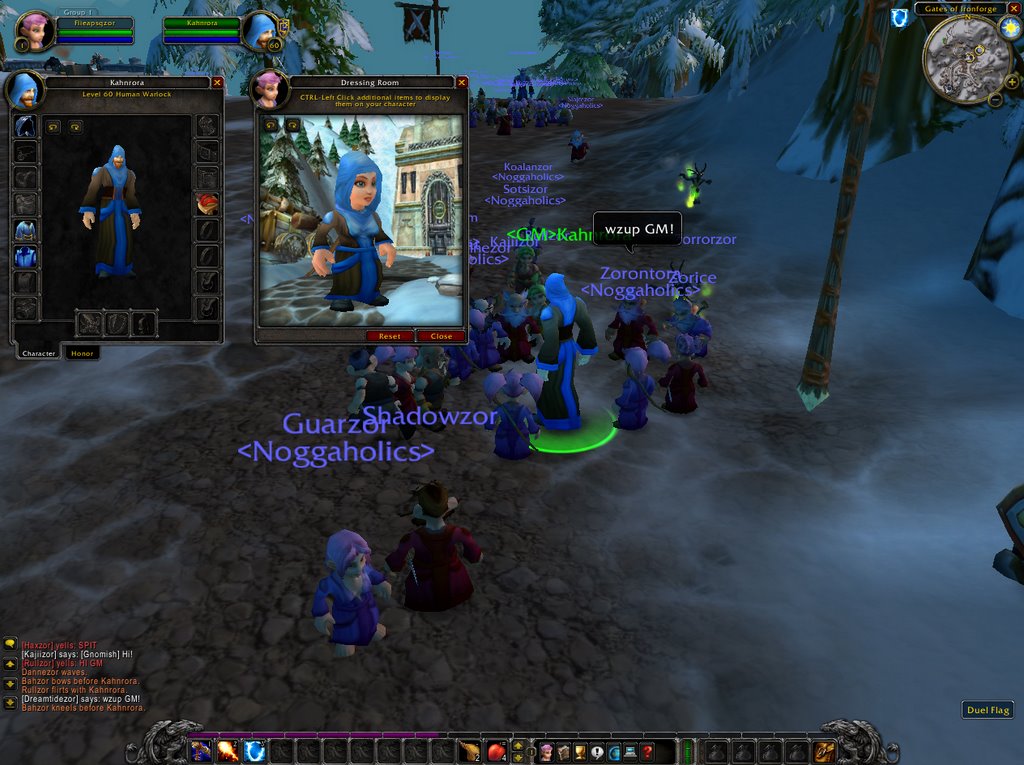Click the blue shield buff icon
The width and height of the screenshot is (1024, 765).
(900, 17)
